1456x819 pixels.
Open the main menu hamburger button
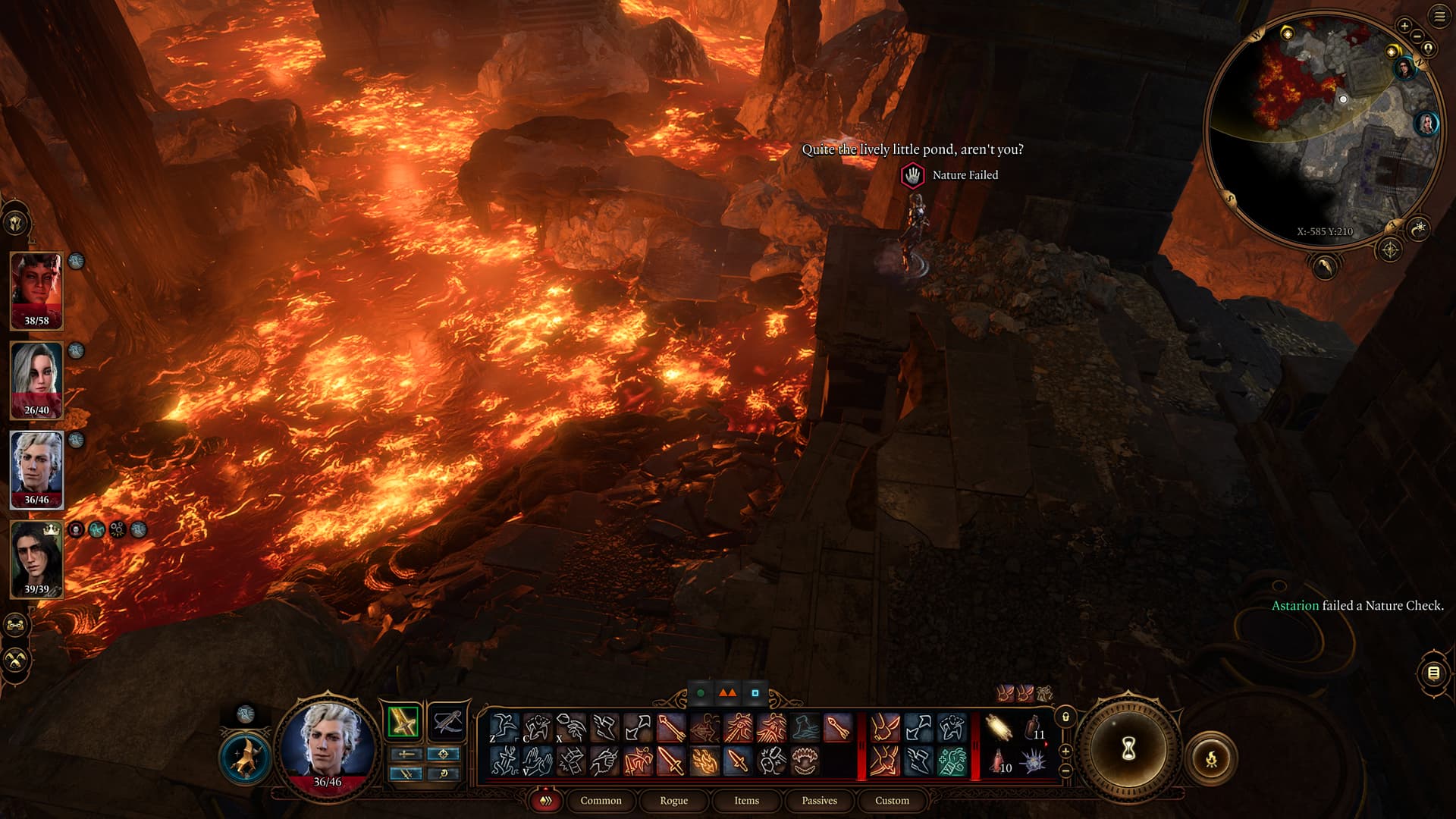(x=1439, y=17)
